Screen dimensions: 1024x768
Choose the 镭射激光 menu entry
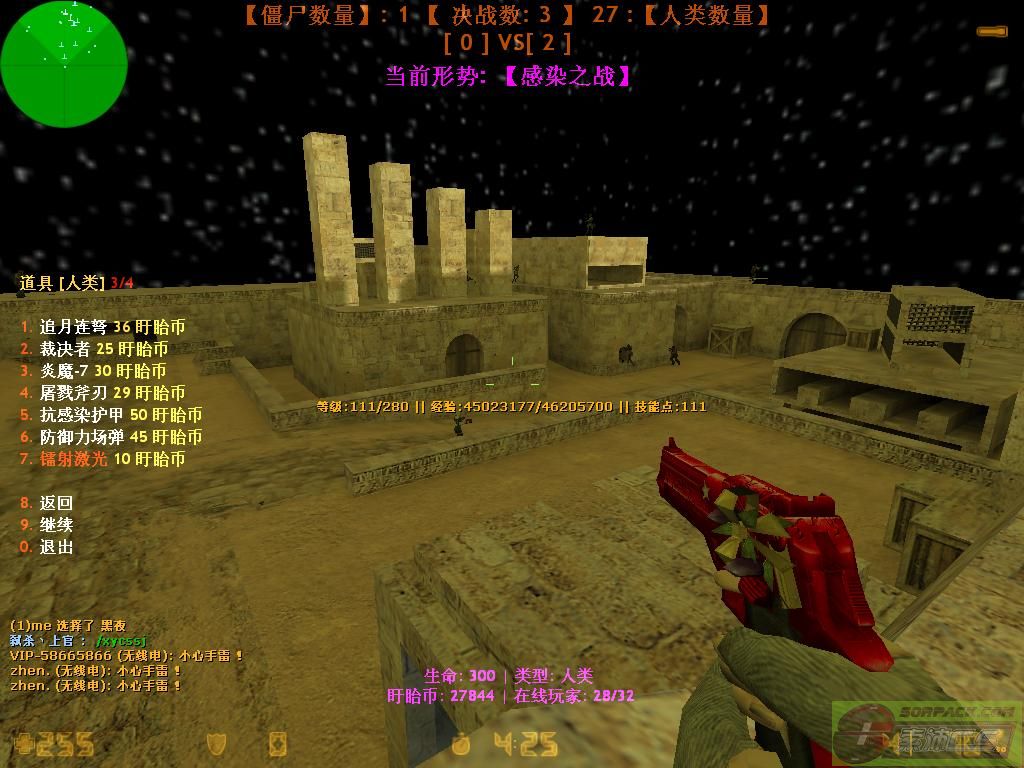click(x=103, y=459)
